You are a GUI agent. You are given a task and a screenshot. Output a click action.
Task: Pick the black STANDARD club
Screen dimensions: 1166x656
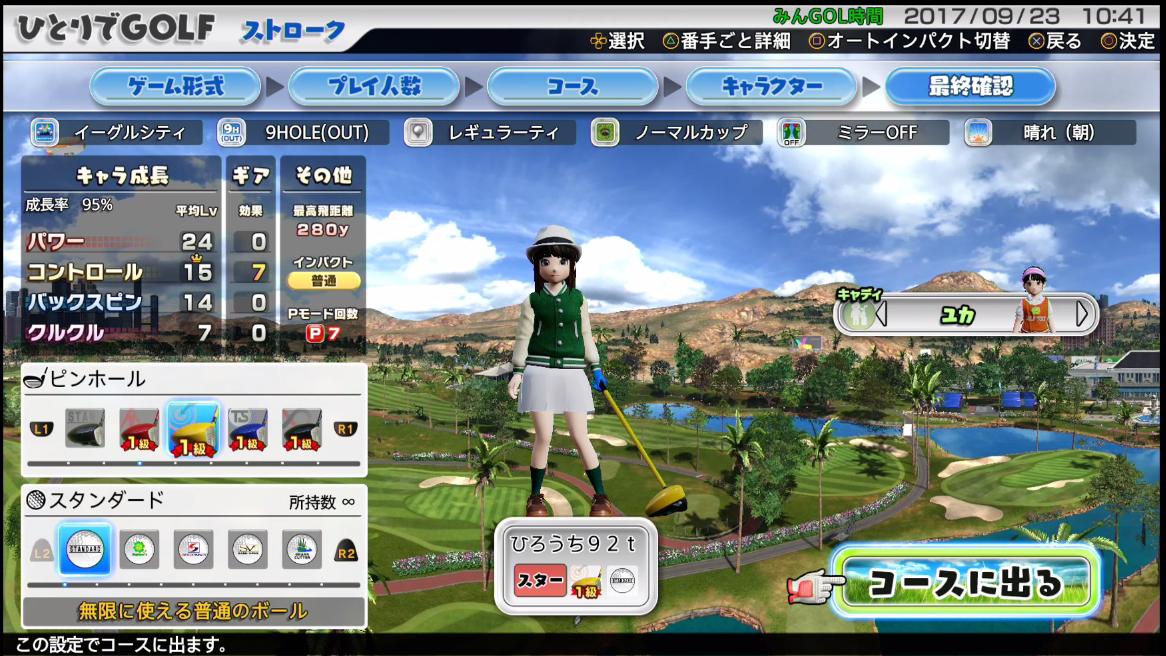[85, 428]
